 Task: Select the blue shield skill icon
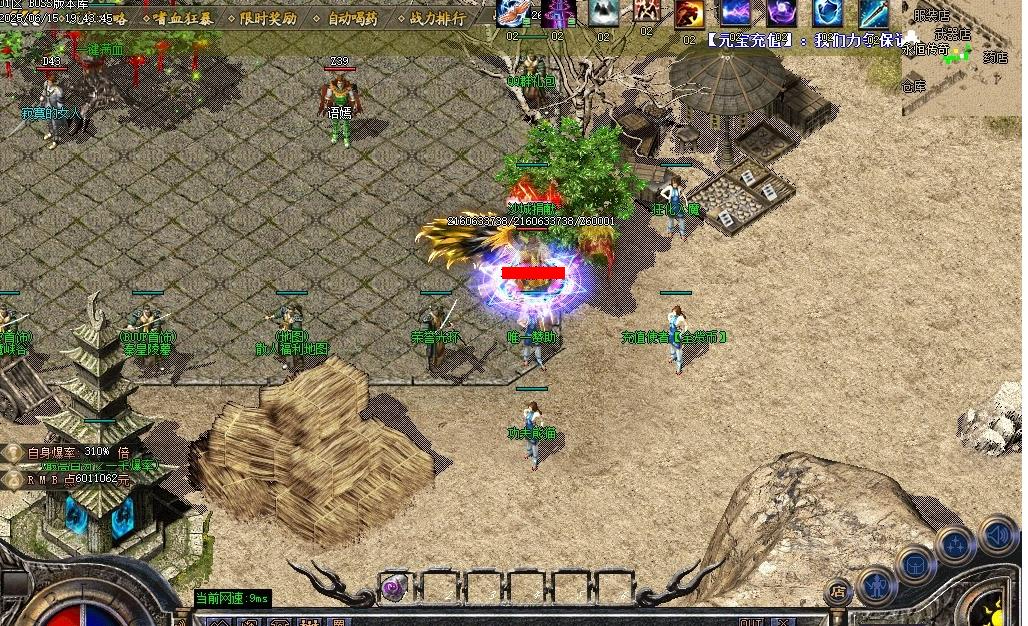click(x=827, y=13)
